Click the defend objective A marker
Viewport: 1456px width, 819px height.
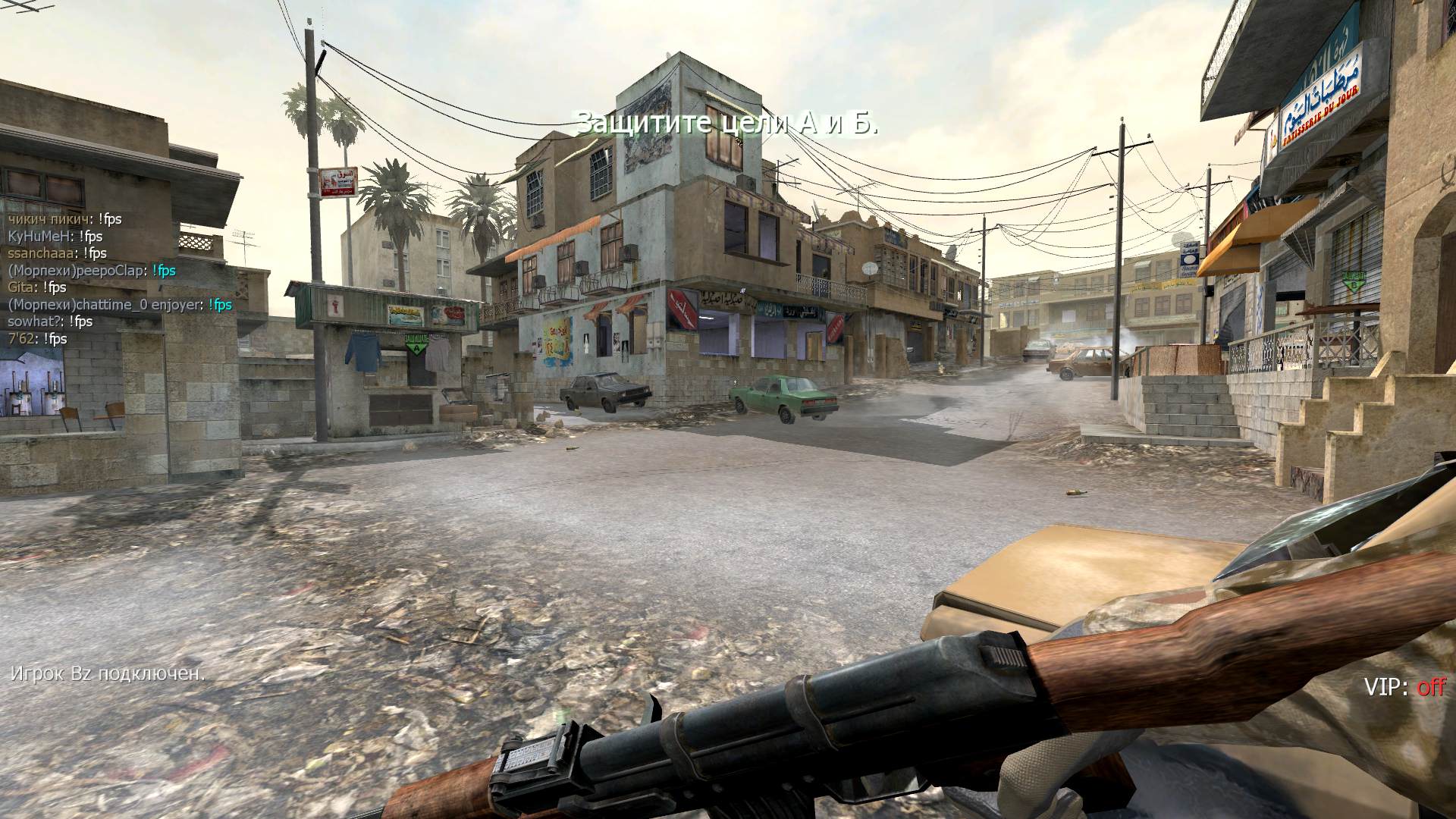point(415,344)
